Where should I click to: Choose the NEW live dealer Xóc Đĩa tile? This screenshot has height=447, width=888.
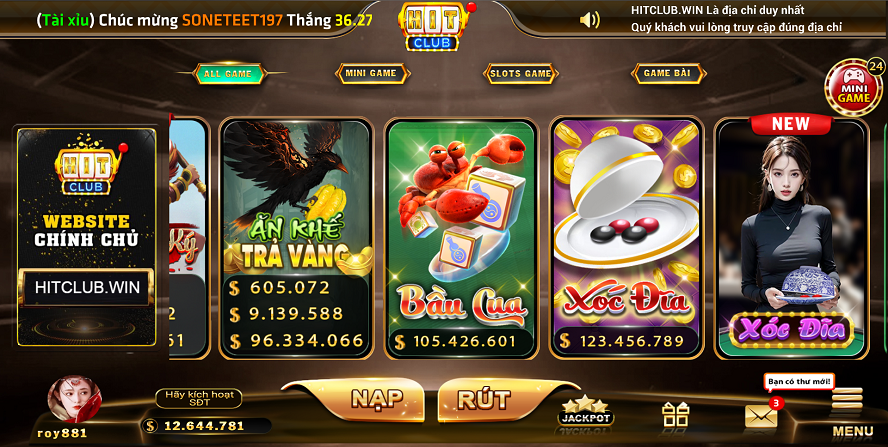click(790, 238)
